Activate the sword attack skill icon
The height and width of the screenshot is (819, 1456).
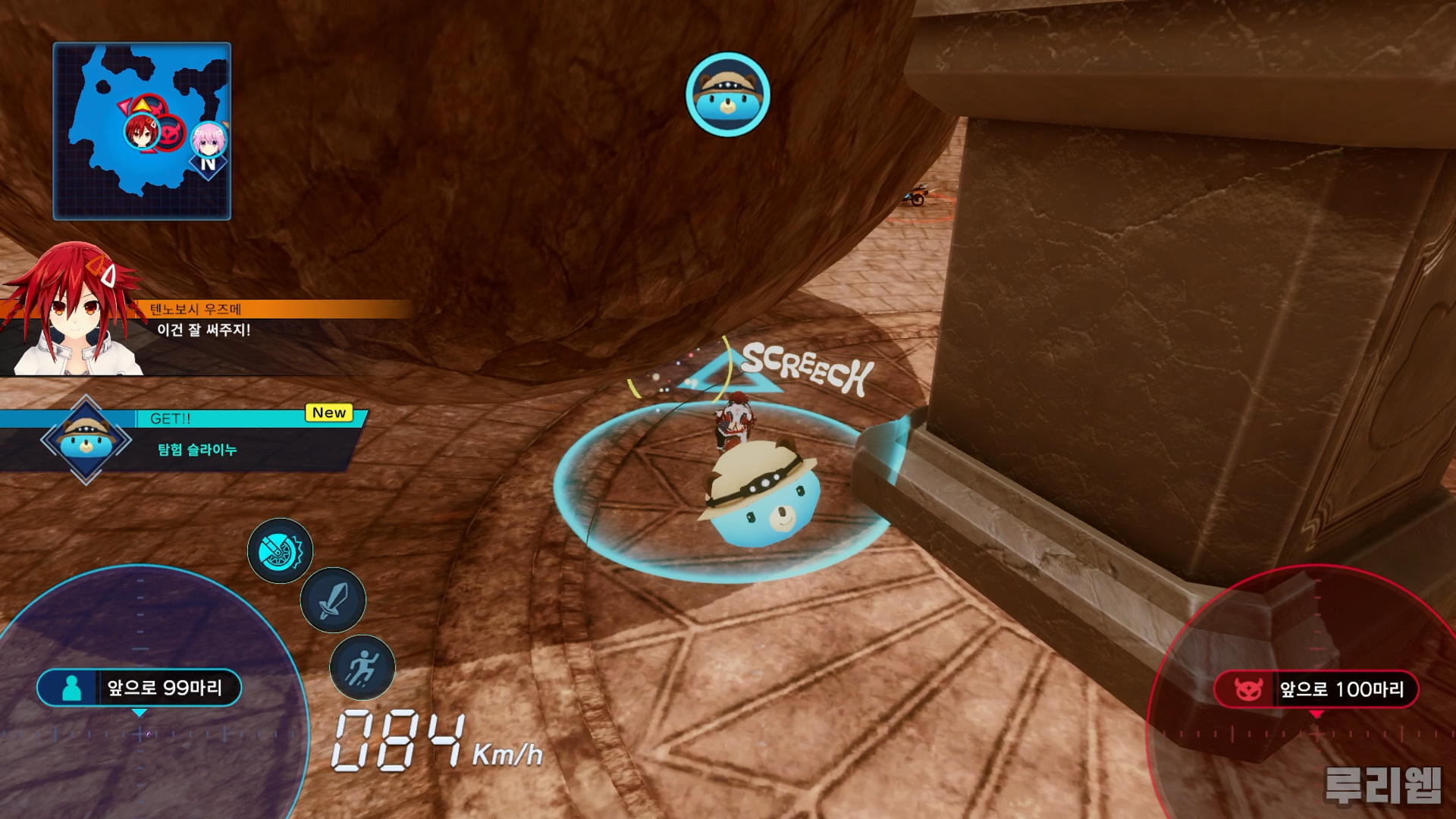pyautogui.click(x=333, y=601)
